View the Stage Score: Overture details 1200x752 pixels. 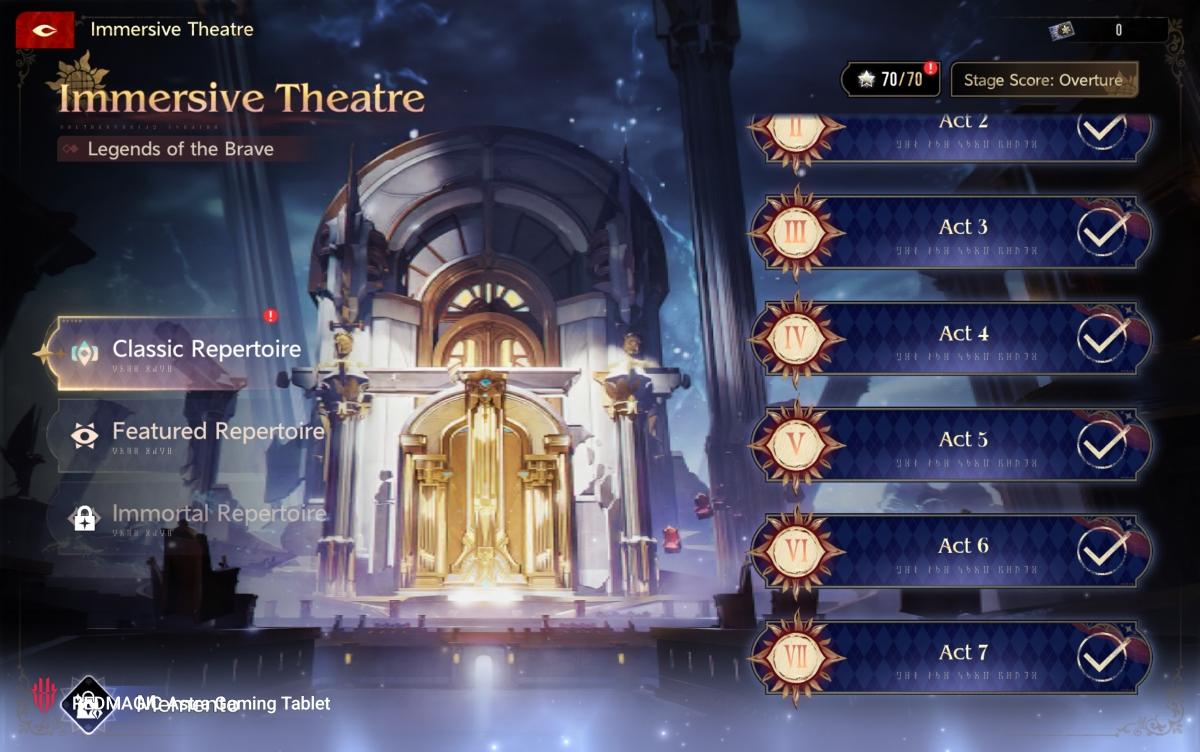click(1043, 80)
